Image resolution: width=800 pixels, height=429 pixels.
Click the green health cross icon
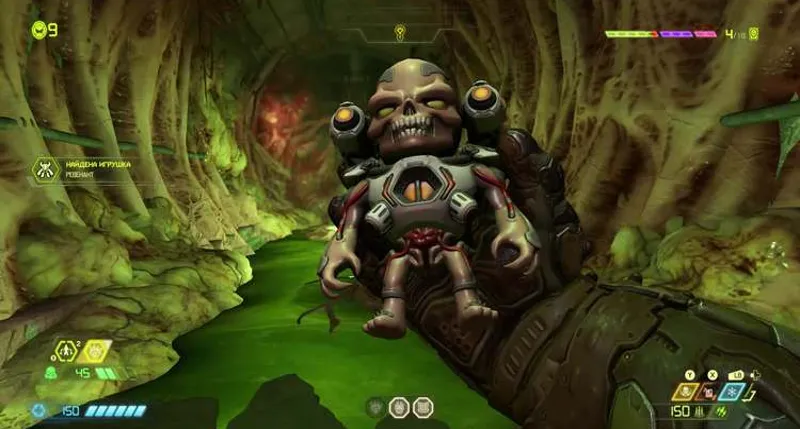49,375
